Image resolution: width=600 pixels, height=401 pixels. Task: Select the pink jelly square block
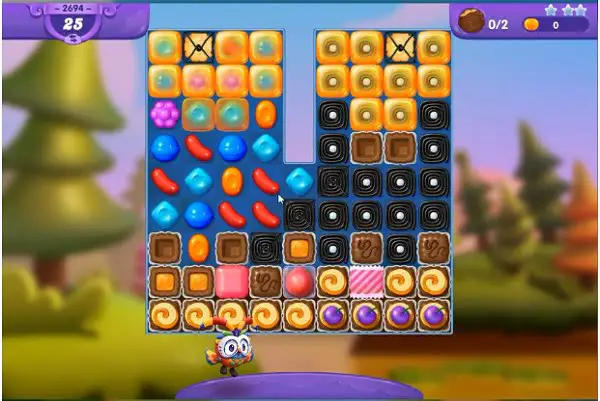[x=232, y=281]
